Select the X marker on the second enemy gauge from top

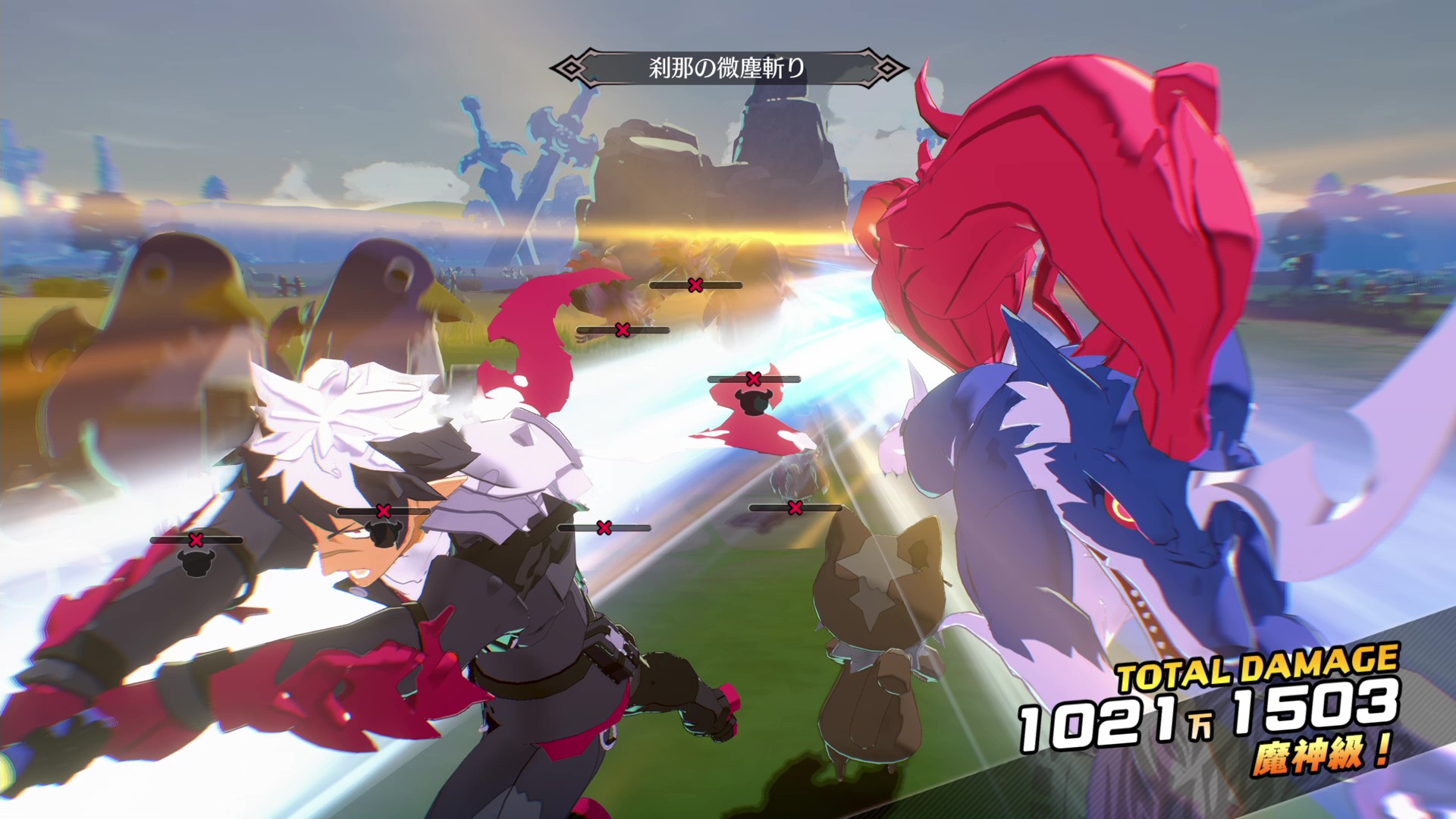(x=622, y=330)
